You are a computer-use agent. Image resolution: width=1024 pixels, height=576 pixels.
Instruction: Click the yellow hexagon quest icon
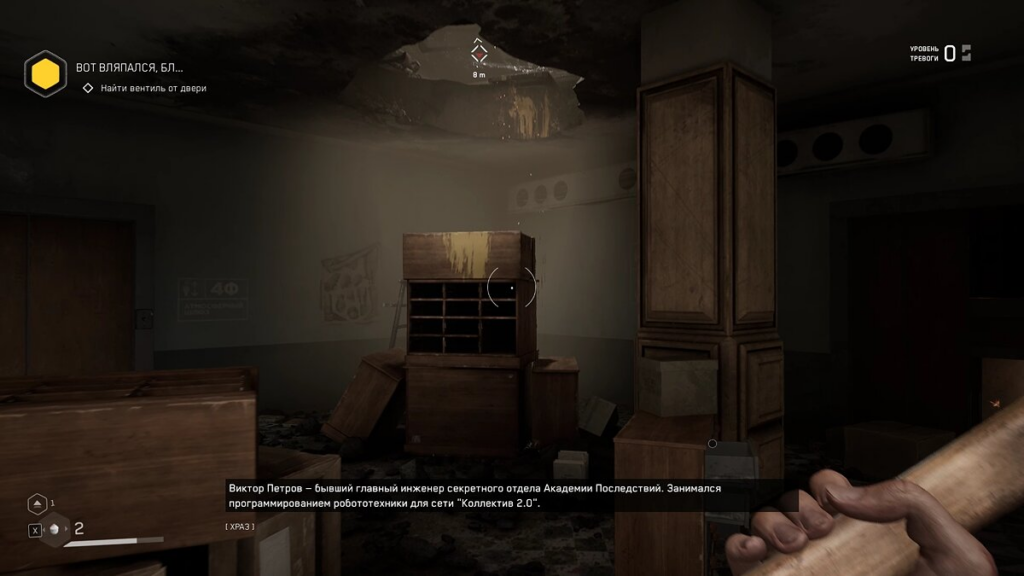(45, 73)
